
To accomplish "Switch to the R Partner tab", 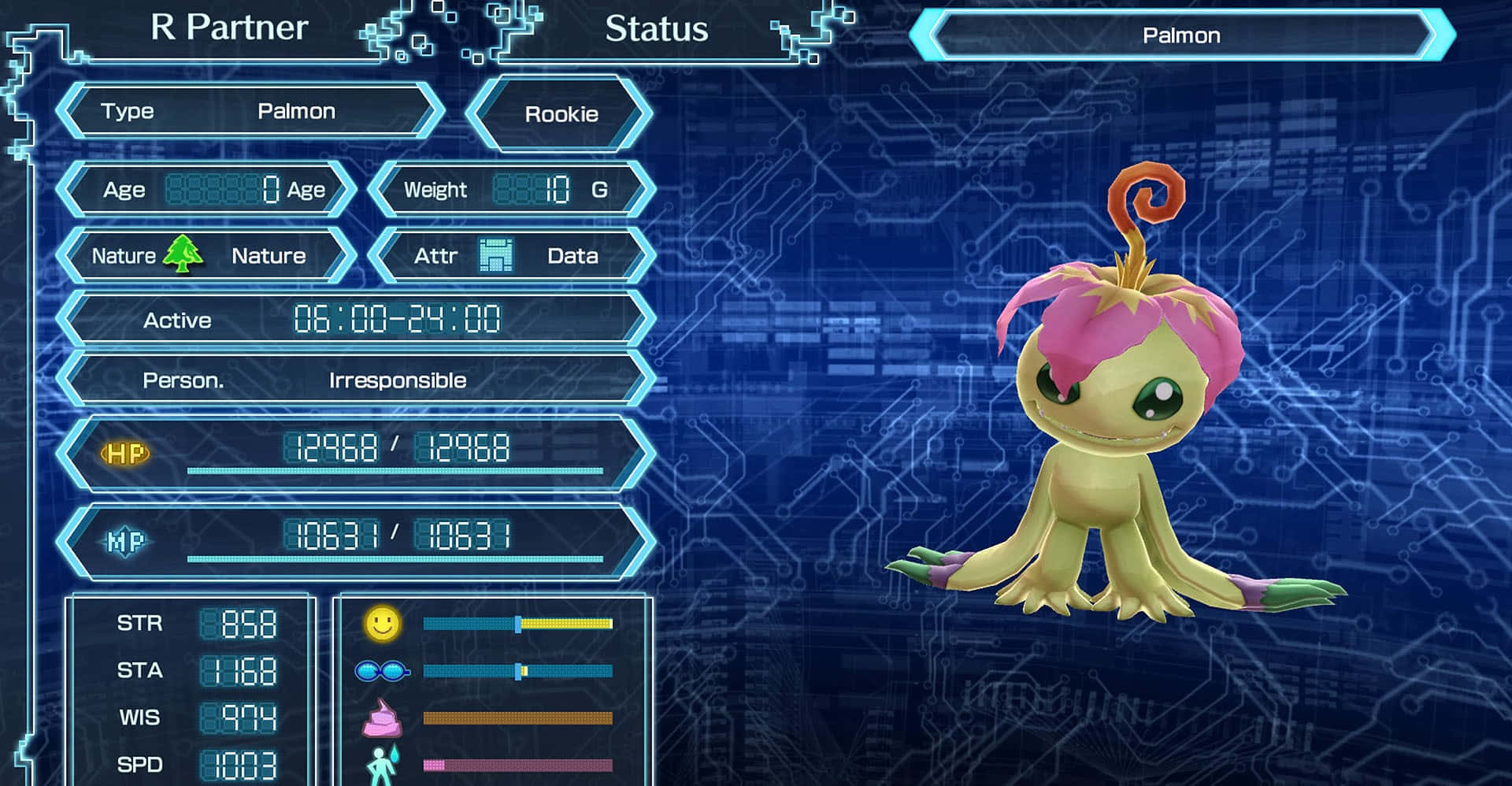I will [x=228, y=28].
